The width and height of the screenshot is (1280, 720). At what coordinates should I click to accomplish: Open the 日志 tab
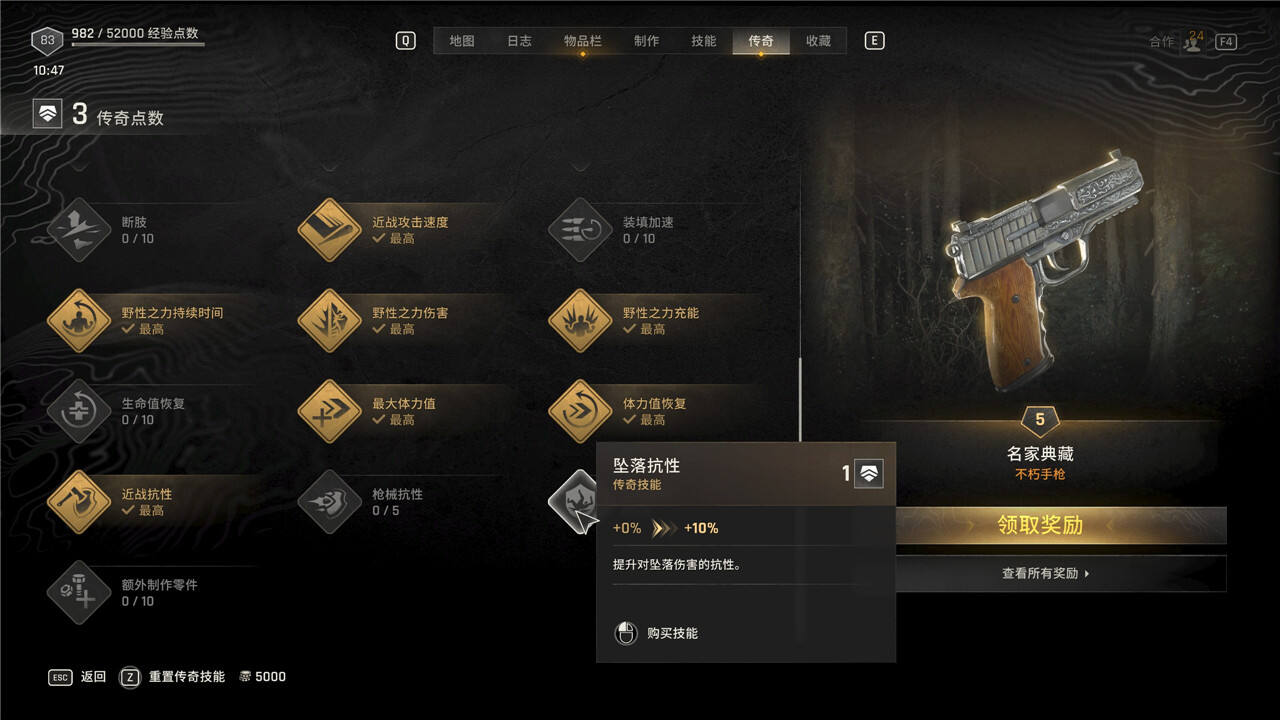coord(519,41)
